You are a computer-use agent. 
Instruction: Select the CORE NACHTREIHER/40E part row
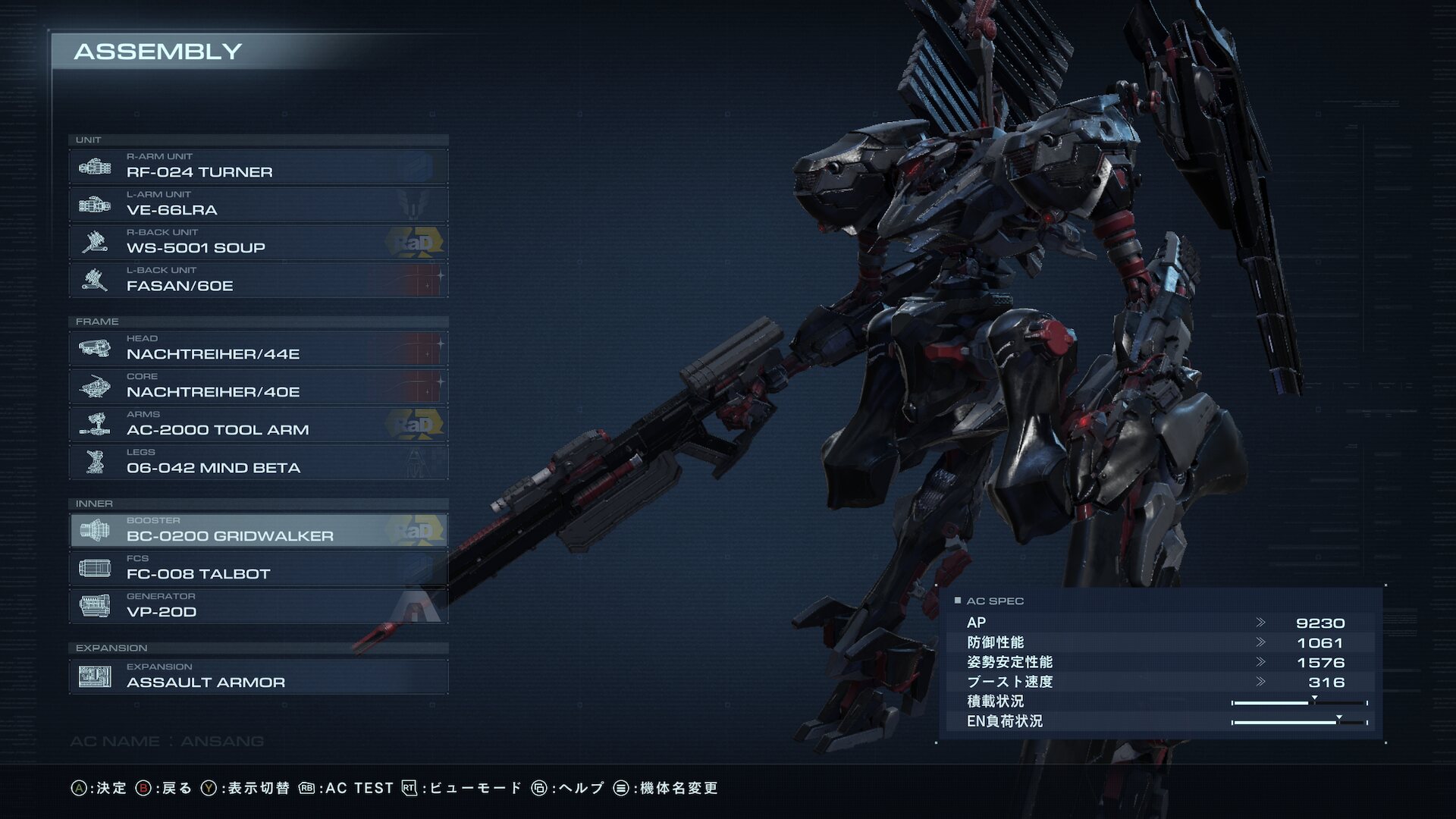coord(258,386)
